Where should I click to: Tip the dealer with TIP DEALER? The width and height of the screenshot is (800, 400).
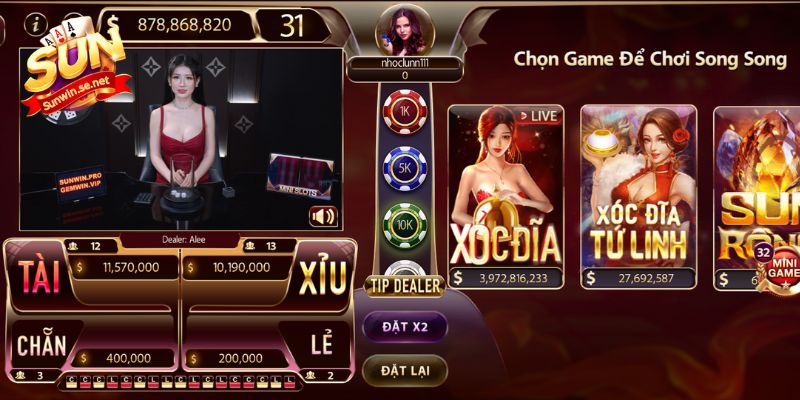pos(405,286)
